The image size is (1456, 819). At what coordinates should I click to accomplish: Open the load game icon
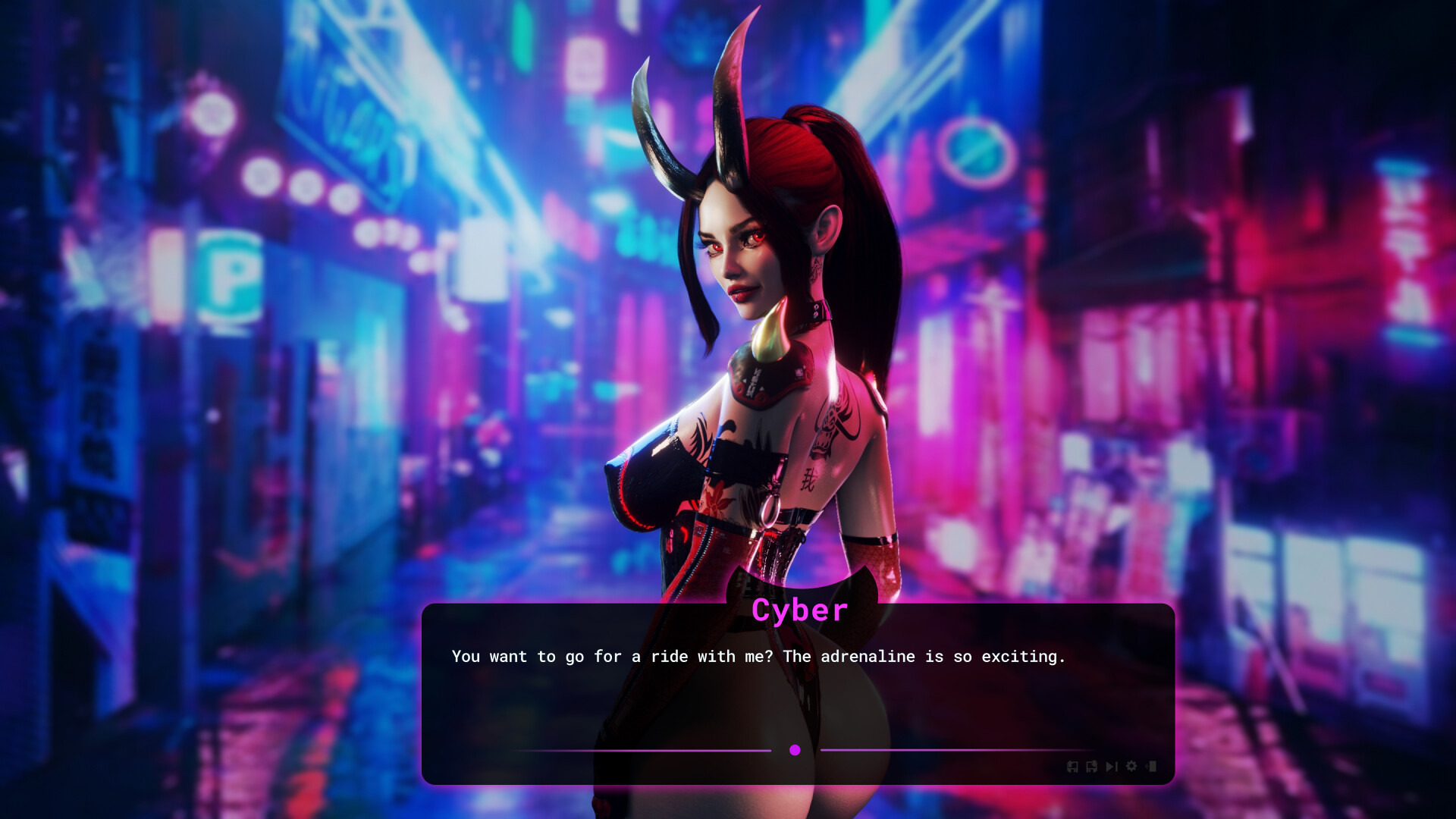[1072, 767]
